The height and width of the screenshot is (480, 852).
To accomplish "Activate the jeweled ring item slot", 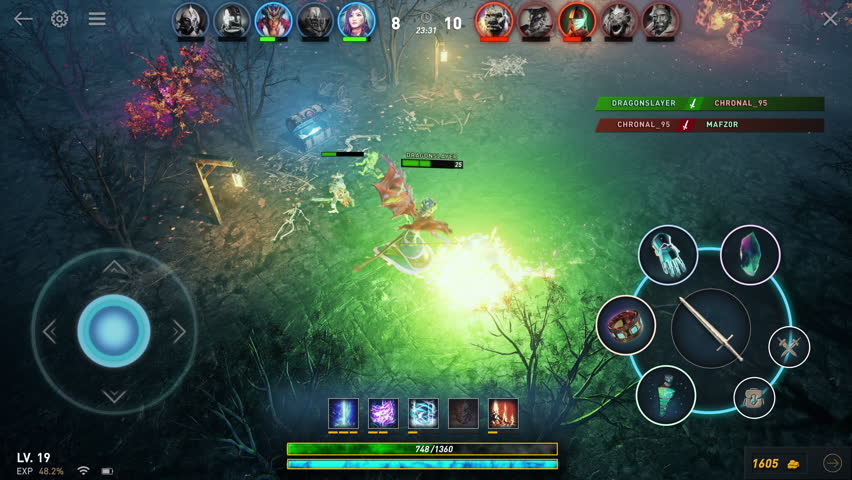I will click(x=626, y=325).
